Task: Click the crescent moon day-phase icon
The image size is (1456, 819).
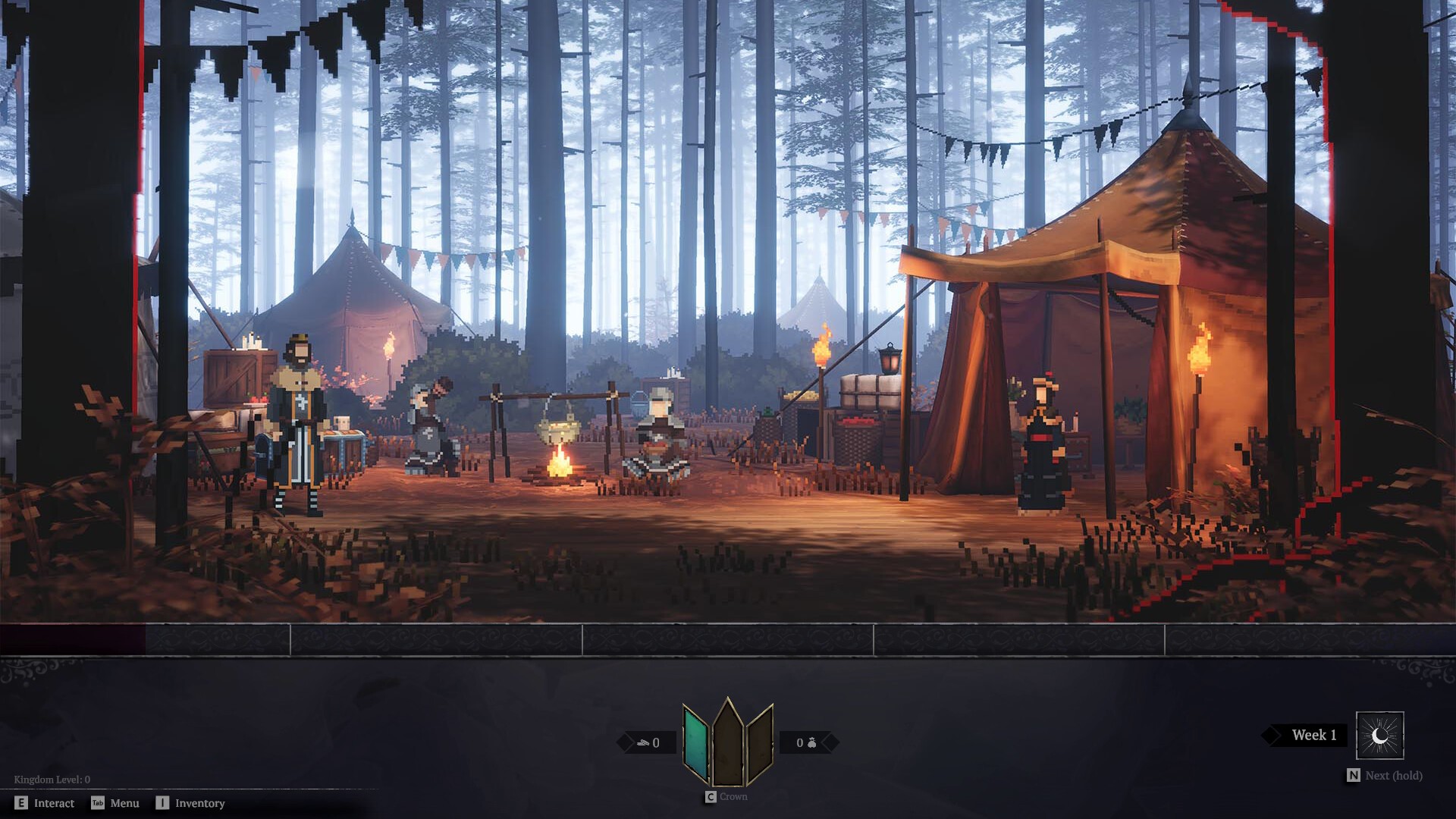Action: click(x=1379, y=736)
